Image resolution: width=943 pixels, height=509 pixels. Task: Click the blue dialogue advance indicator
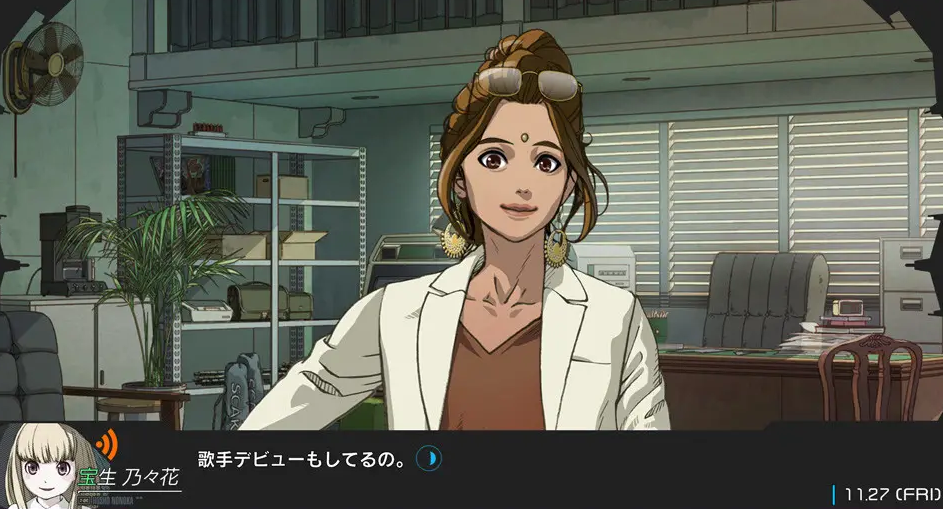click(428, 459)
